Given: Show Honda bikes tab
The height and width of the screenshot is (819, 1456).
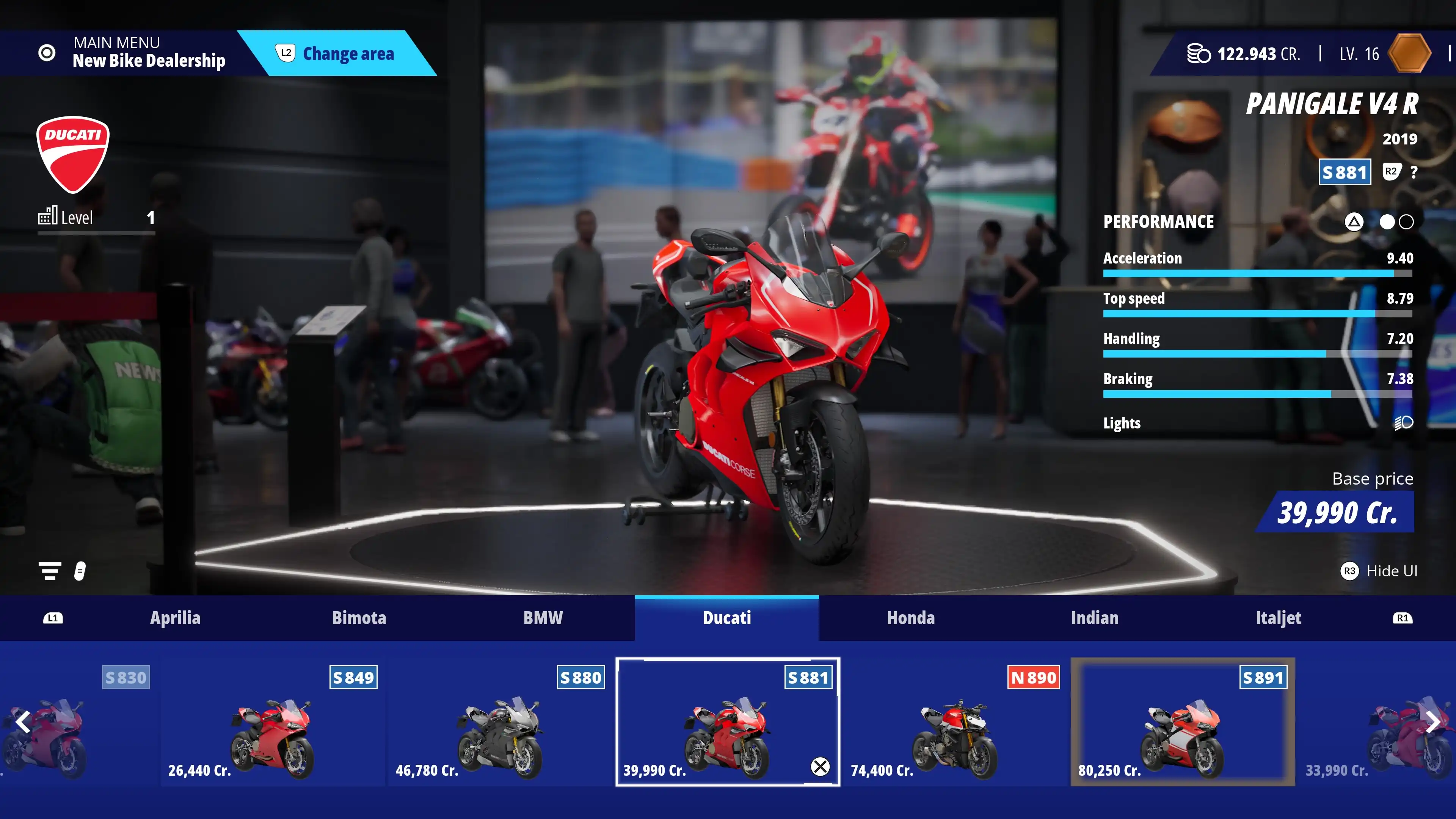Looking at the screenshot, I should tap(910, 618).
